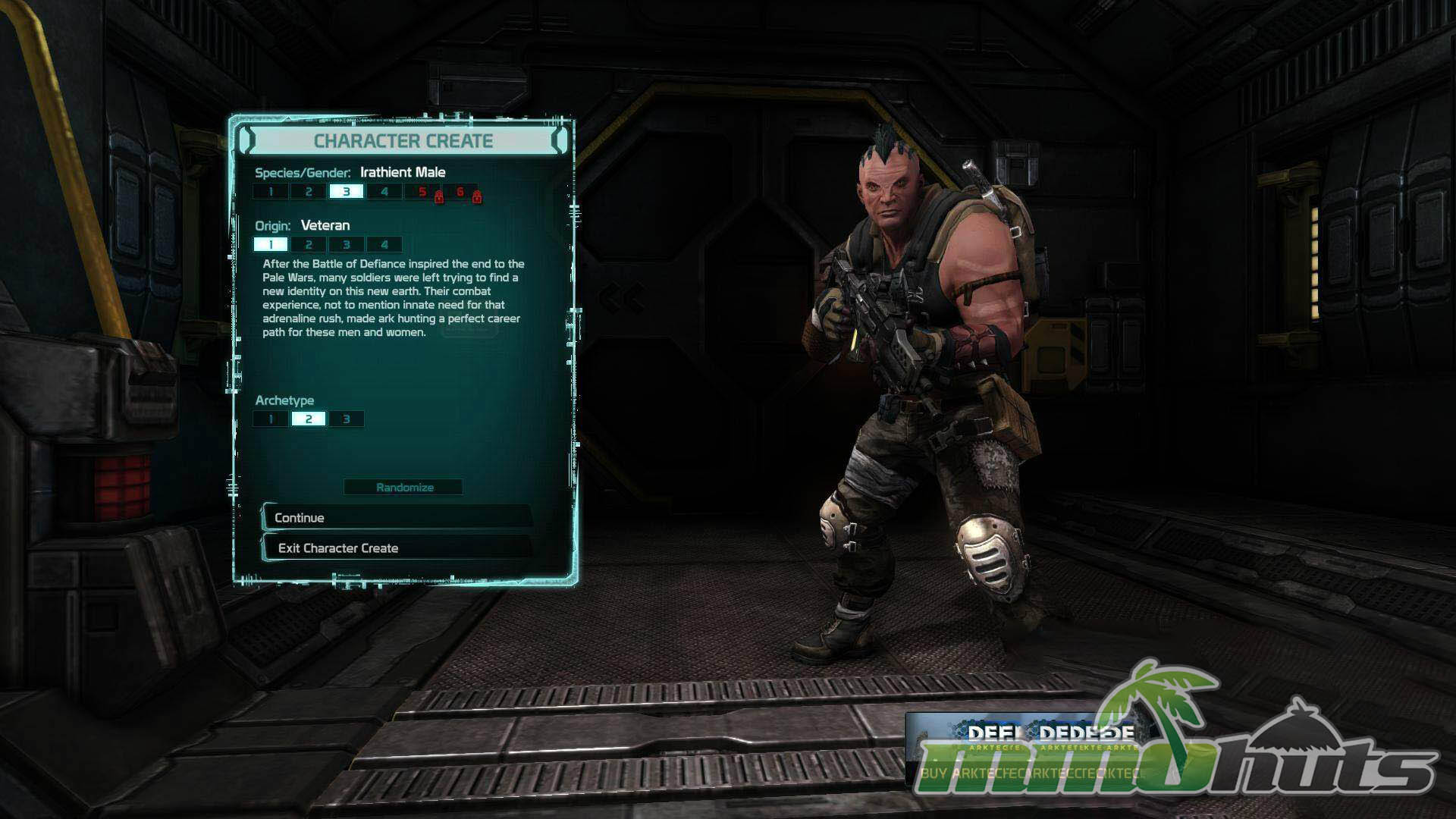Pick Species/Gender option 4

384,192
